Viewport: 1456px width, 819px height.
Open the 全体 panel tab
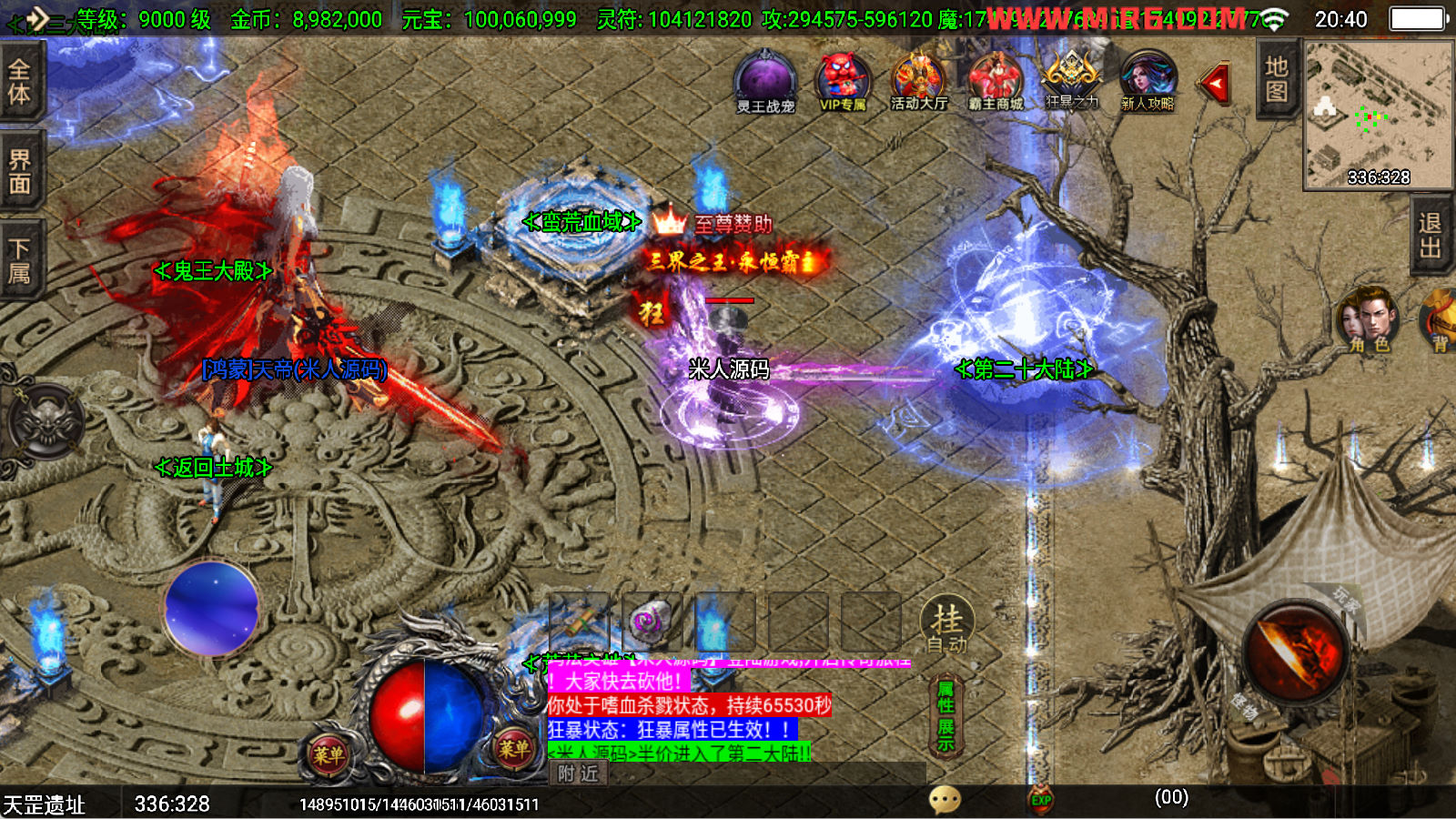point(20,82)
